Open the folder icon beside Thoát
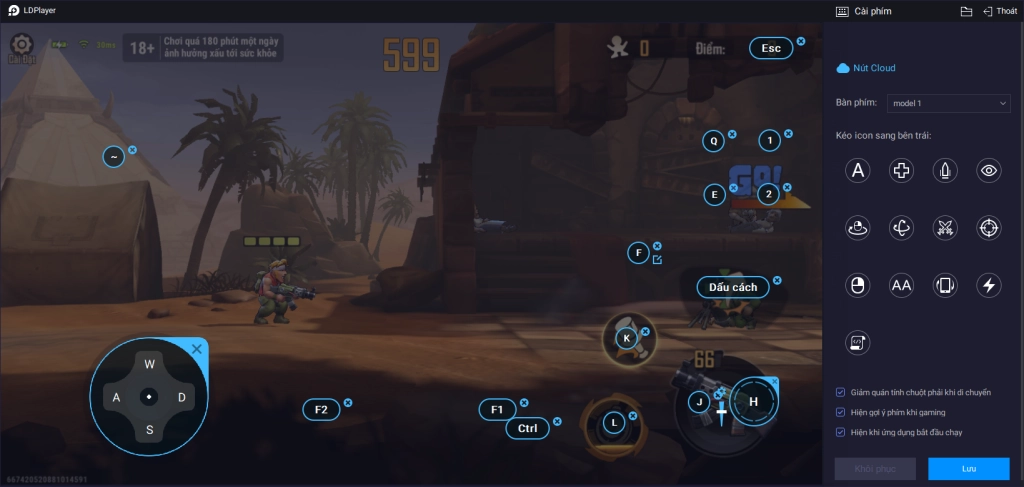The width and height of the screenshot is (1024, 487). (x=966, y=11)
